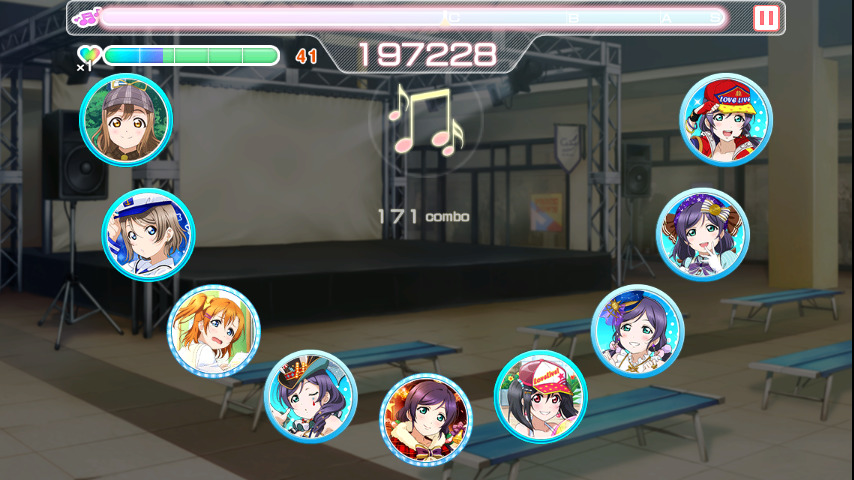Tap the purple-haired girl in blue police cap
Screen dimensions: 854x480
click(637, 331)
